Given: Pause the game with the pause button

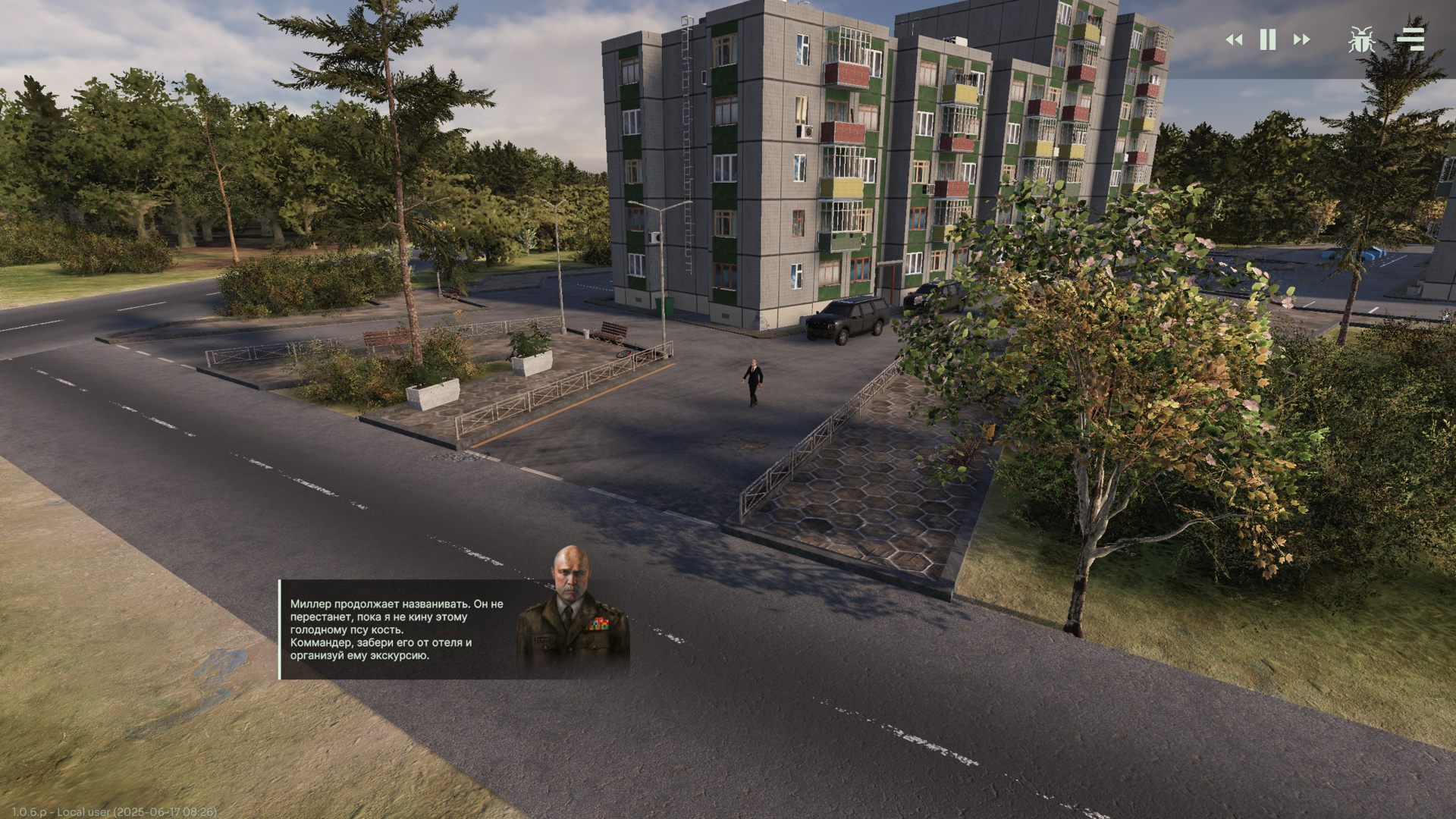Looking at the screenshot, I should [x=1268, y=39].
